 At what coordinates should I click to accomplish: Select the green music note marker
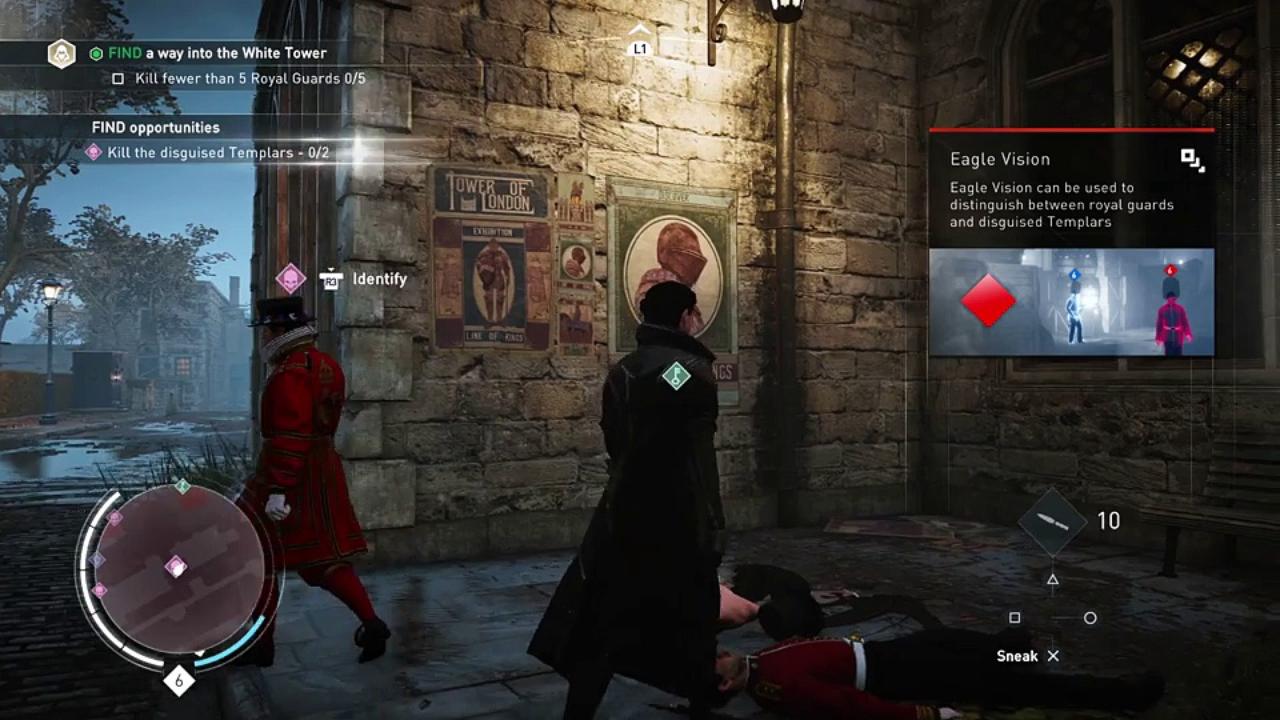(676, 376)
